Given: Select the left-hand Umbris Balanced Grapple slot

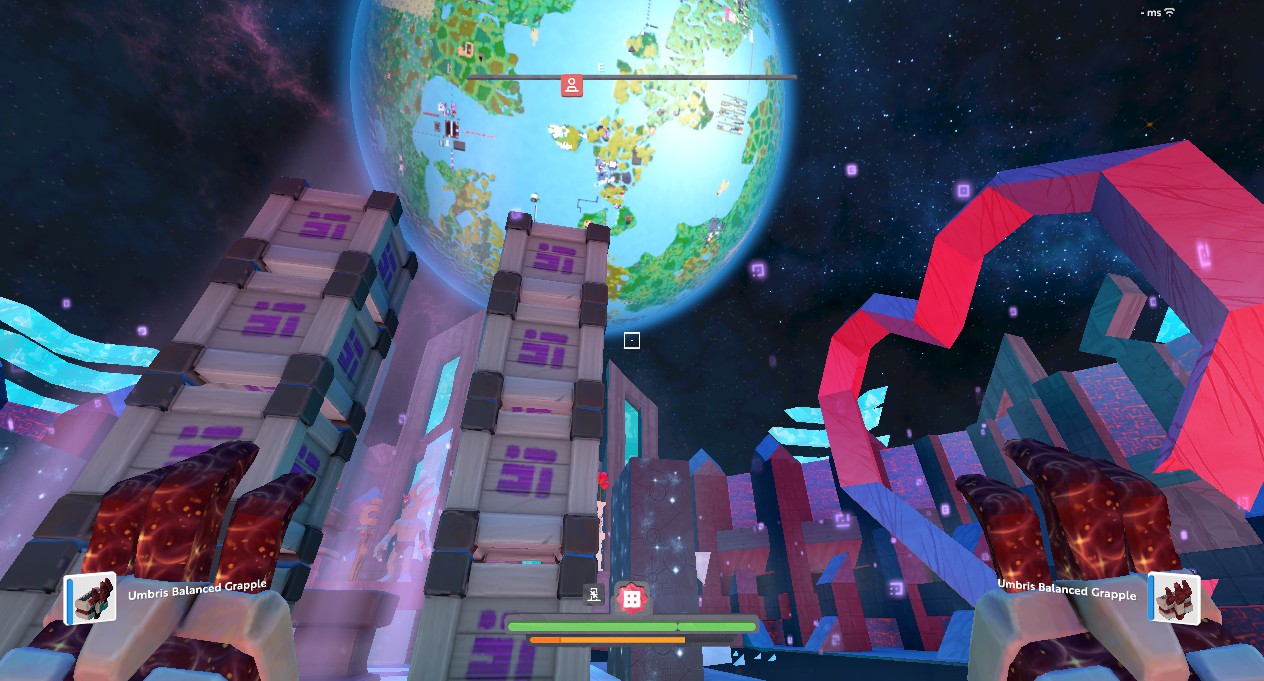Looking at the screenshot, I should [91, 598].
